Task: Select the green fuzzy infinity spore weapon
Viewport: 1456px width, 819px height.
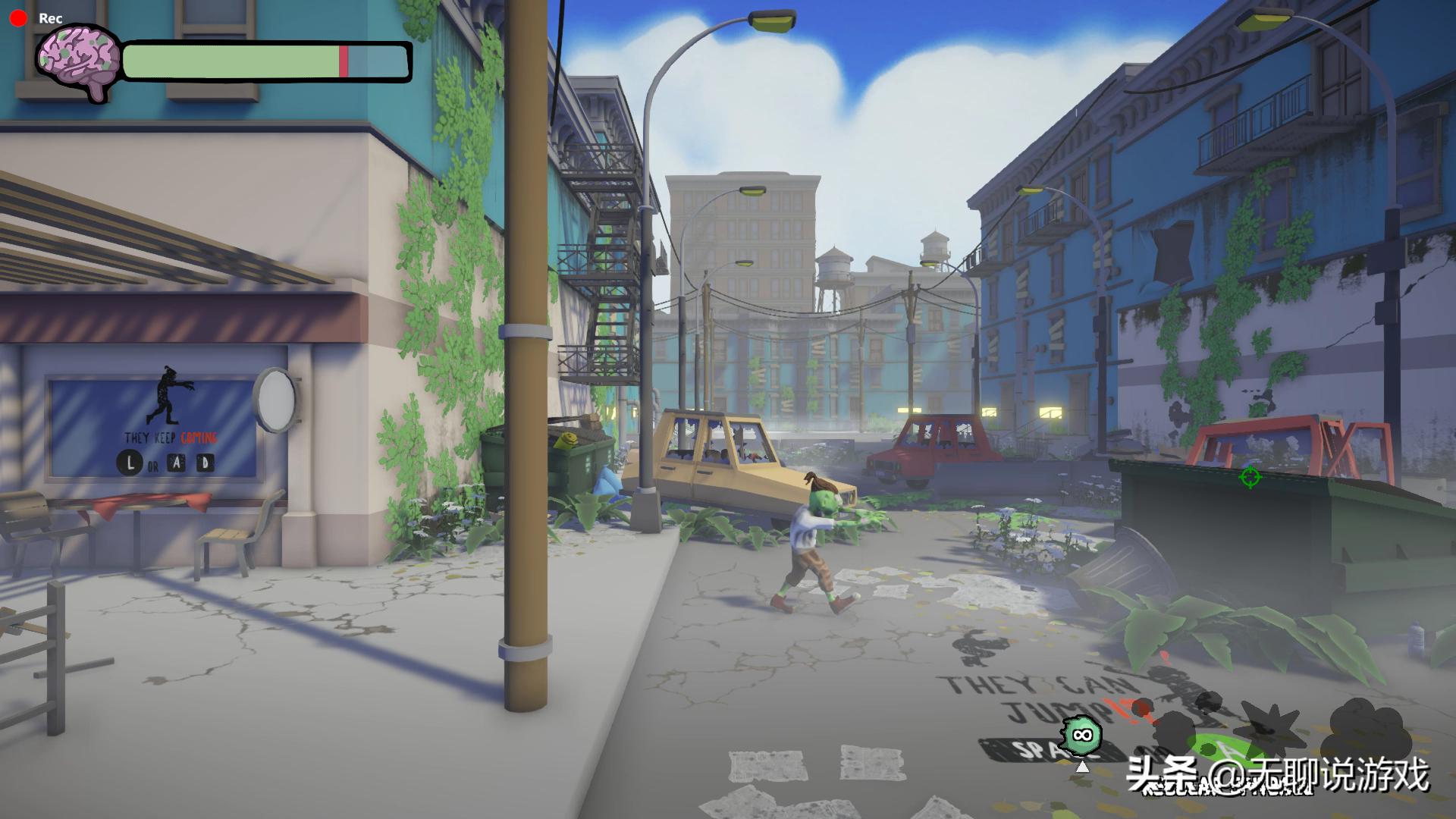Action: (x=1081, y=735)
